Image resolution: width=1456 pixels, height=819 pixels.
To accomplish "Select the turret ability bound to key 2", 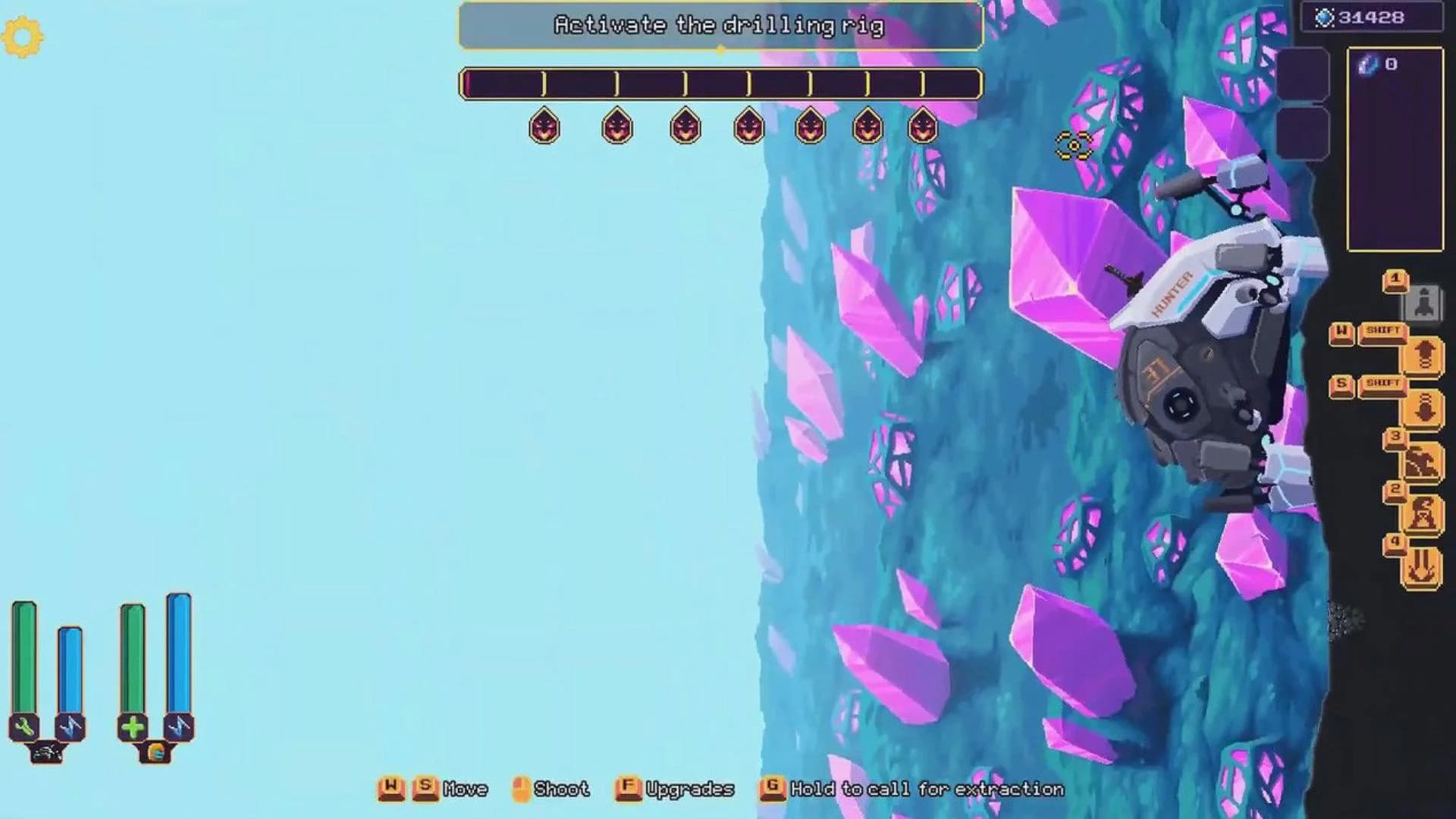I will [x=1423, y=510].
